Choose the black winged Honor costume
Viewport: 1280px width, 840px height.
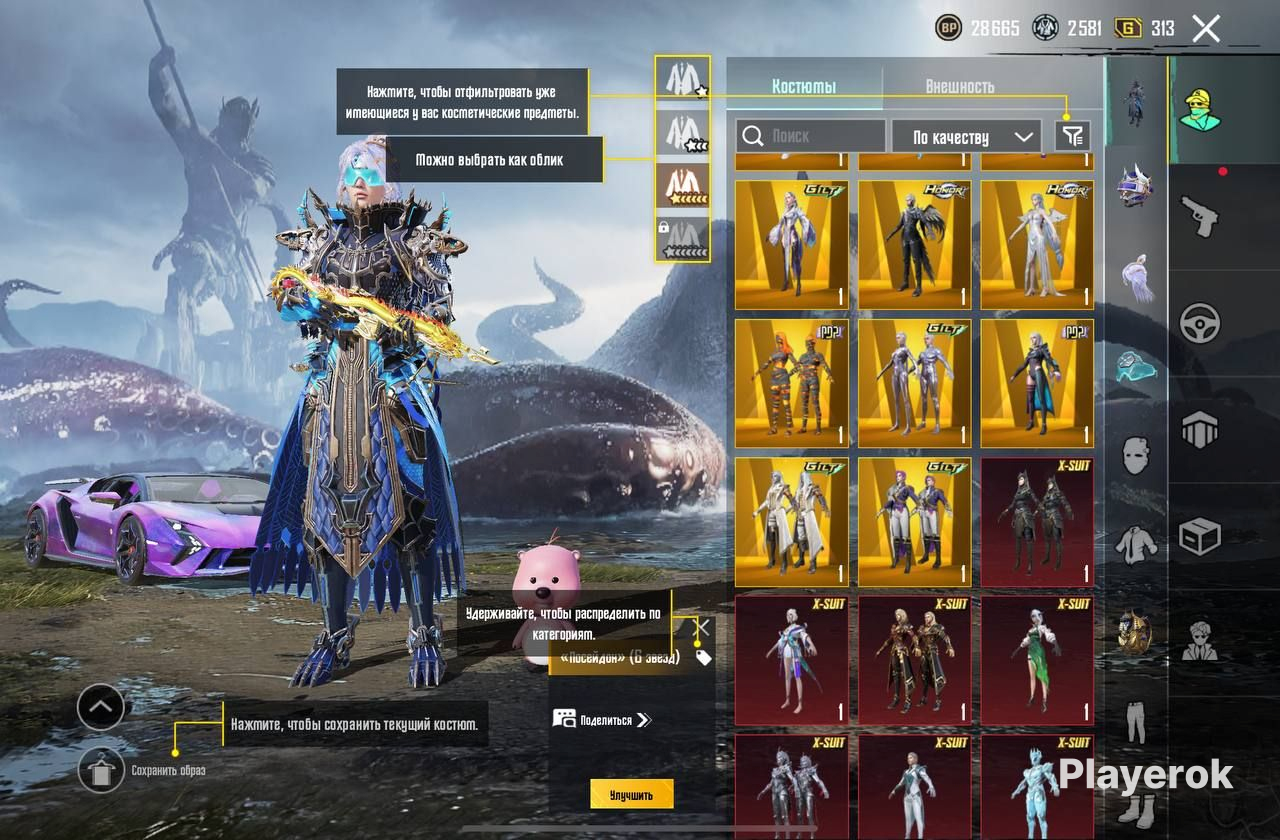(914, 246)
